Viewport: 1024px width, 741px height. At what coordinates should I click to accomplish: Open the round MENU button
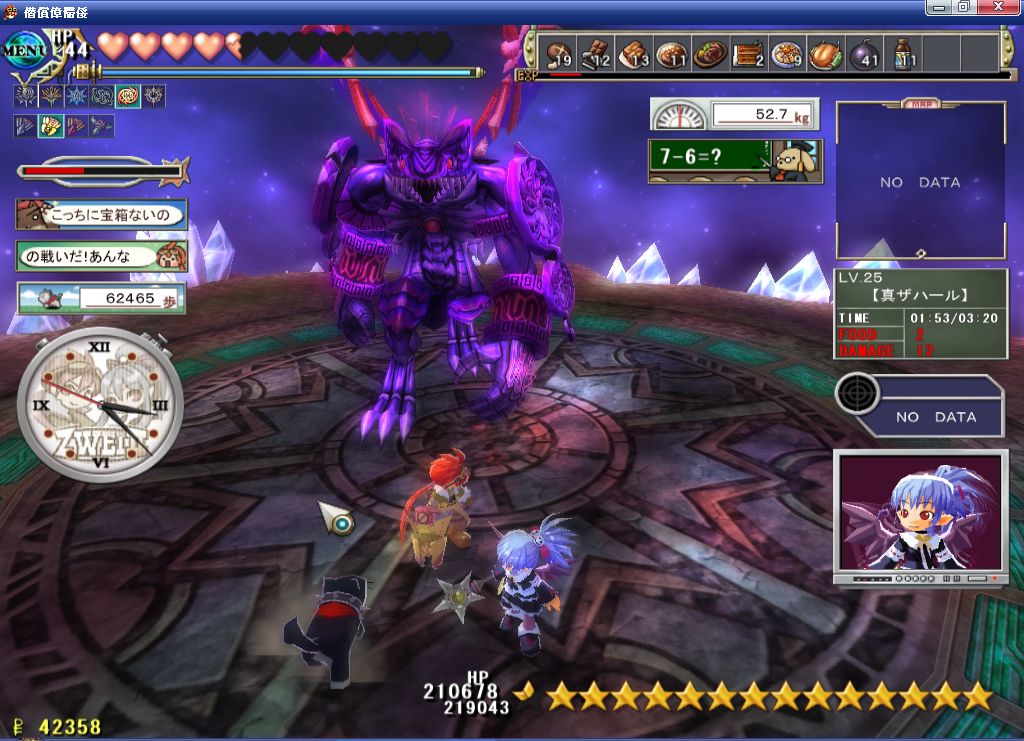pos(27,48)
